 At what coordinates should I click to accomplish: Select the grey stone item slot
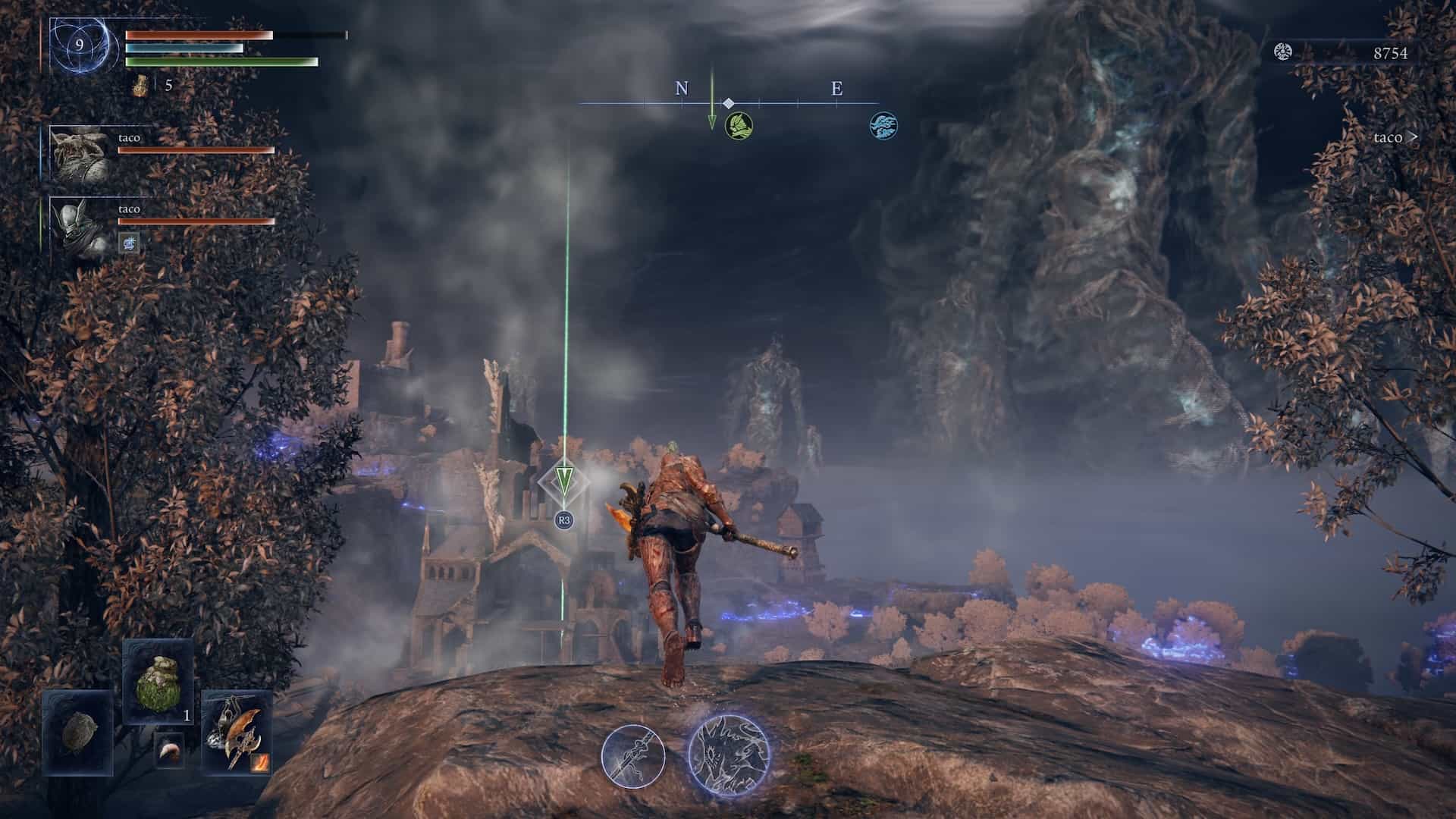(x=77, y=732)
